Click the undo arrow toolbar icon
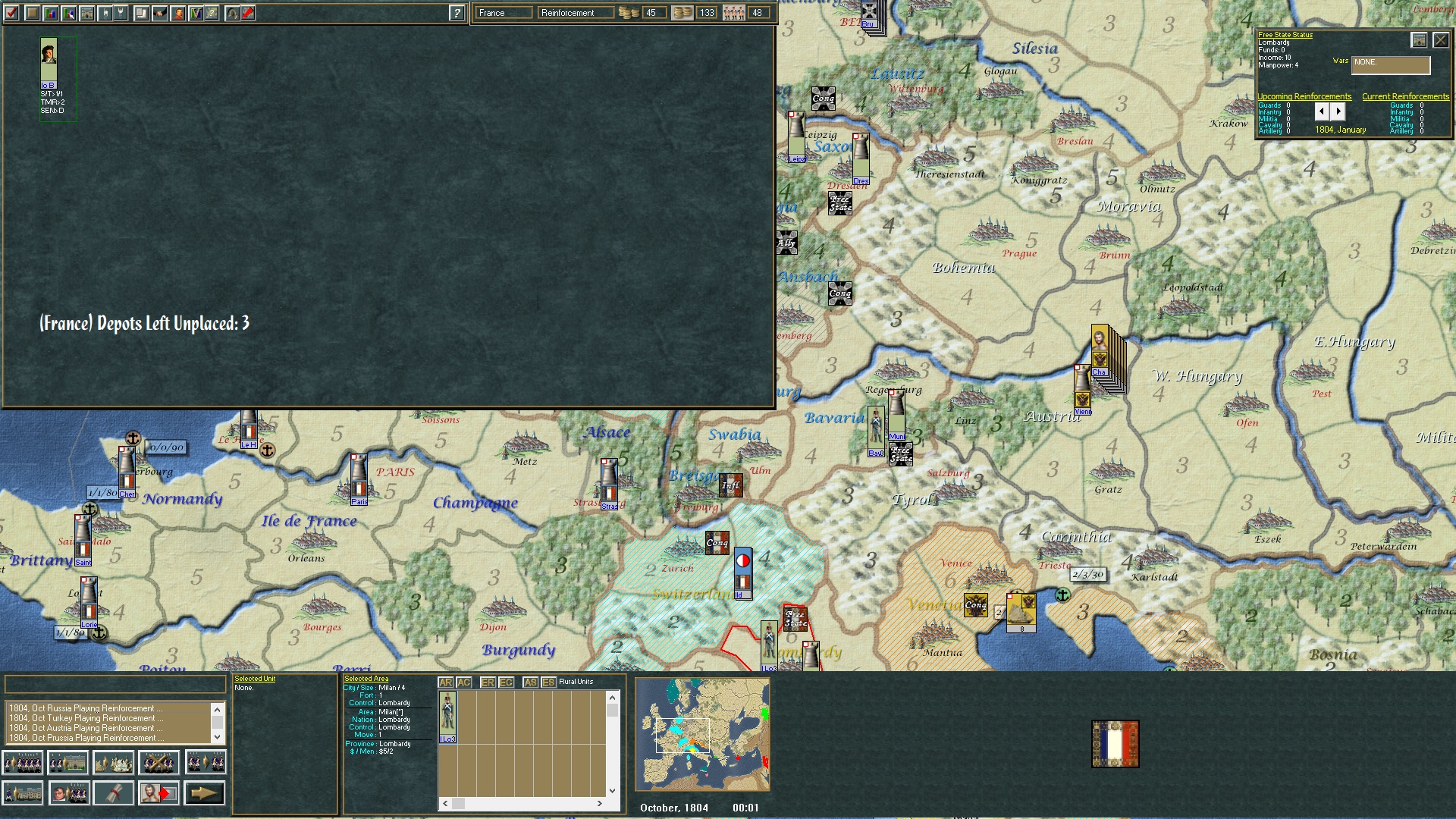 tap(232, 13)
